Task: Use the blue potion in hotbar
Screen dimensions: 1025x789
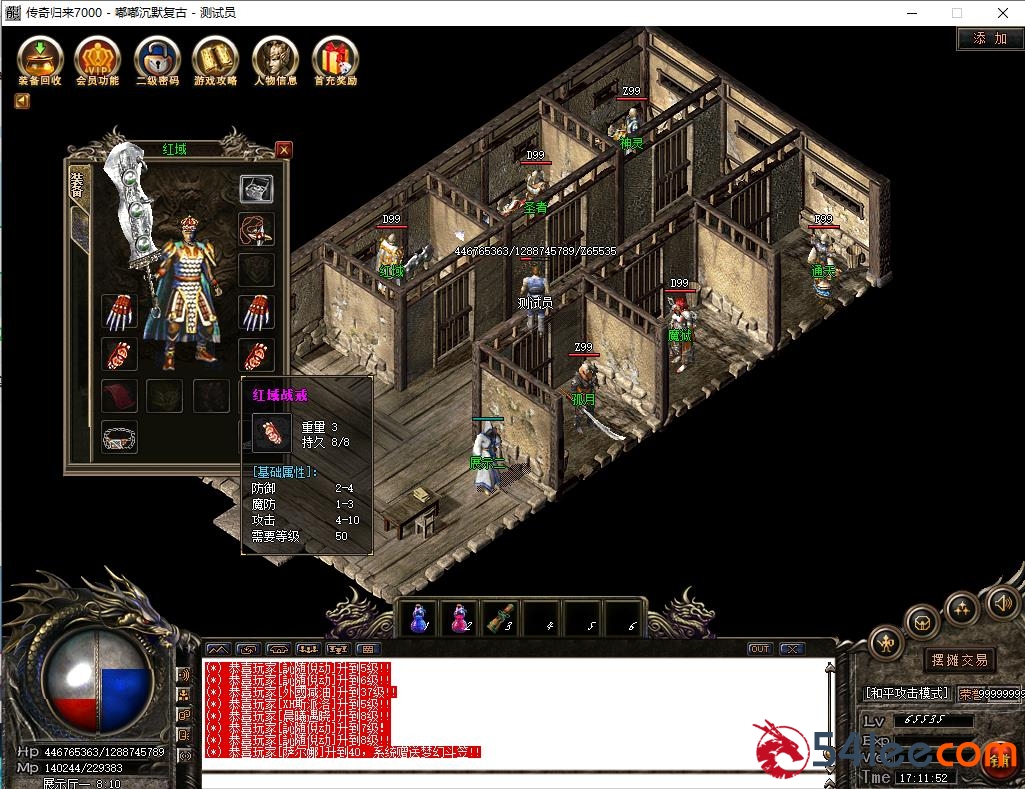Action: (x=420, y=619)
